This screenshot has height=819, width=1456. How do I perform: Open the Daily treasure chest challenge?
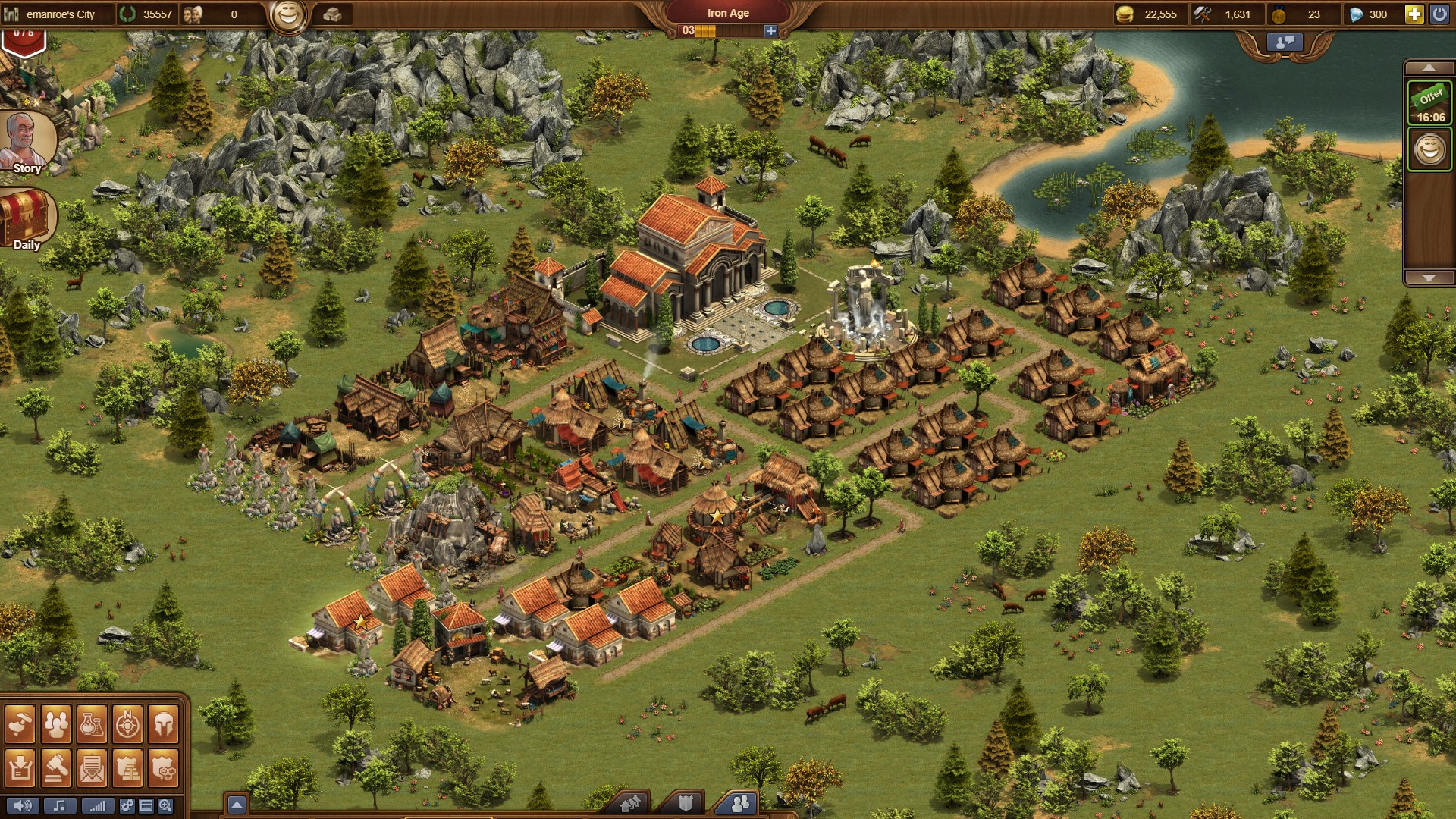tap(27, 220)
